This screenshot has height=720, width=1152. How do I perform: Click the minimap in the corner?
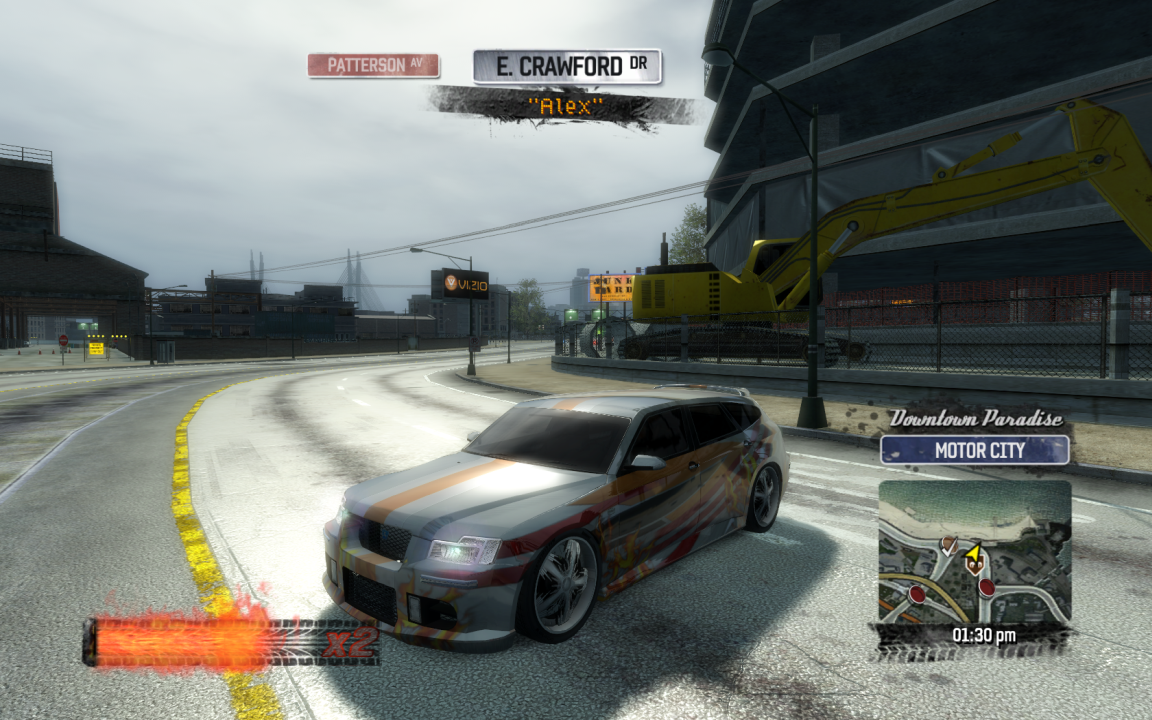tap(974, 552)
